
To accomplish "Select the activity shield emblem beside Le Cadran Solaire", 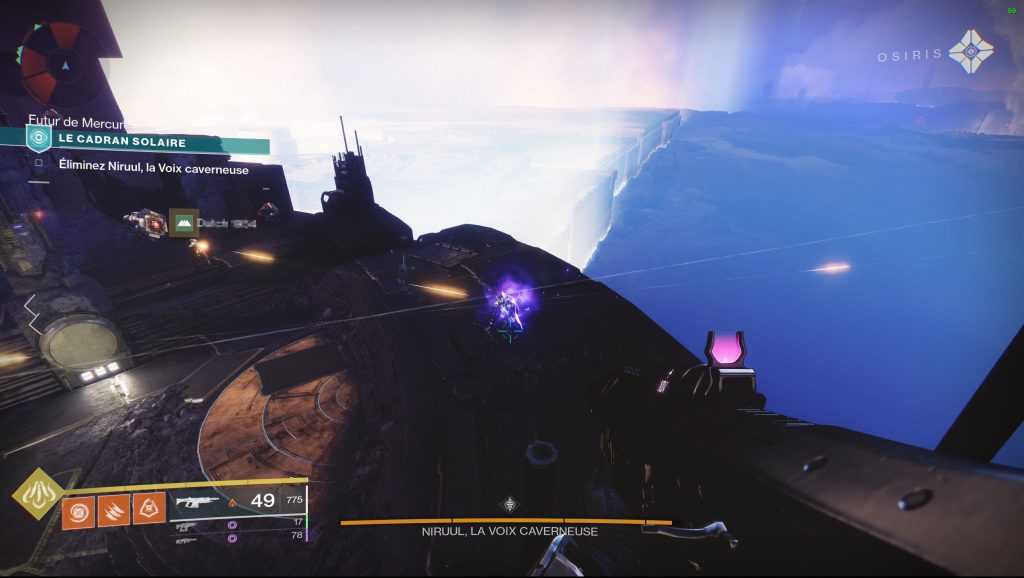I will pyautogui.click(x=37, y=139).
